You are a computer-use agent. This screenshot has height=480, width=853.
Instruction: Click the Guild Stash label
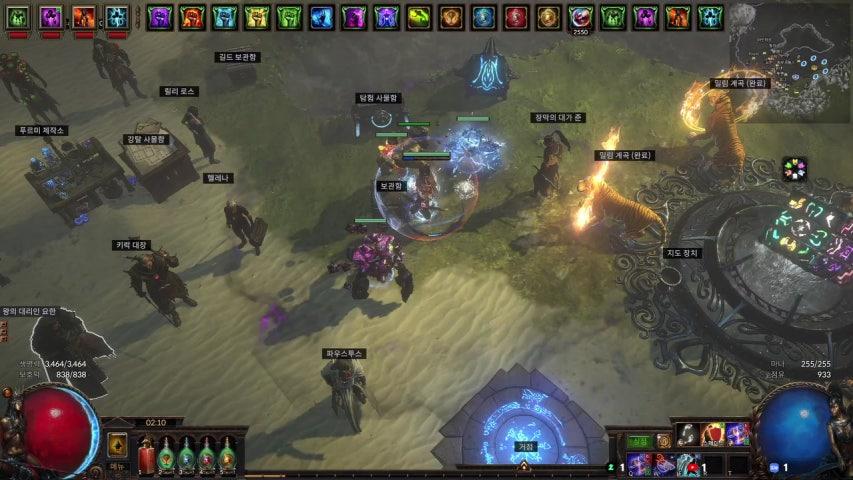(x=237, y=57)
